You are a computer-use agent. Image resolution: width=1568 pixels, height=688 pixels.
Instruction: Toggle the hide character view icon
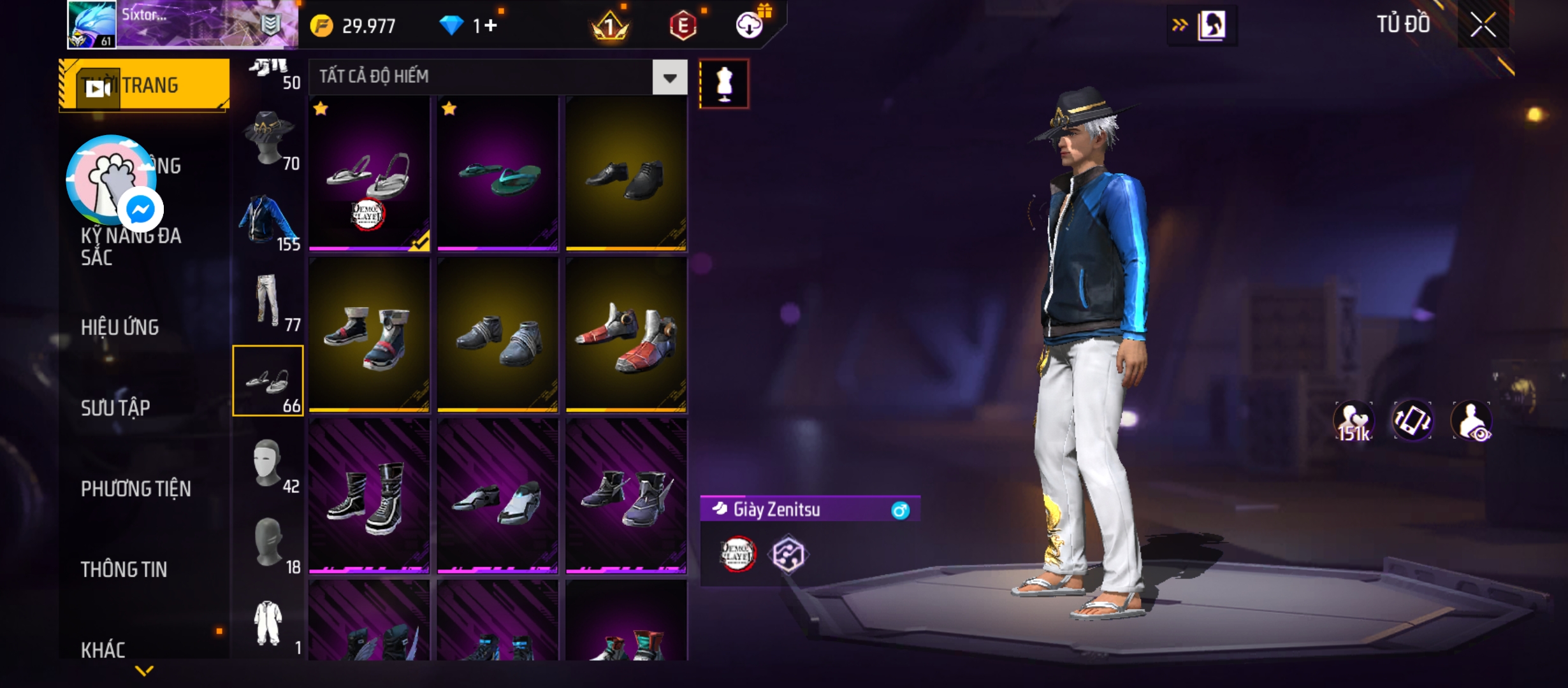(1471, 422)
